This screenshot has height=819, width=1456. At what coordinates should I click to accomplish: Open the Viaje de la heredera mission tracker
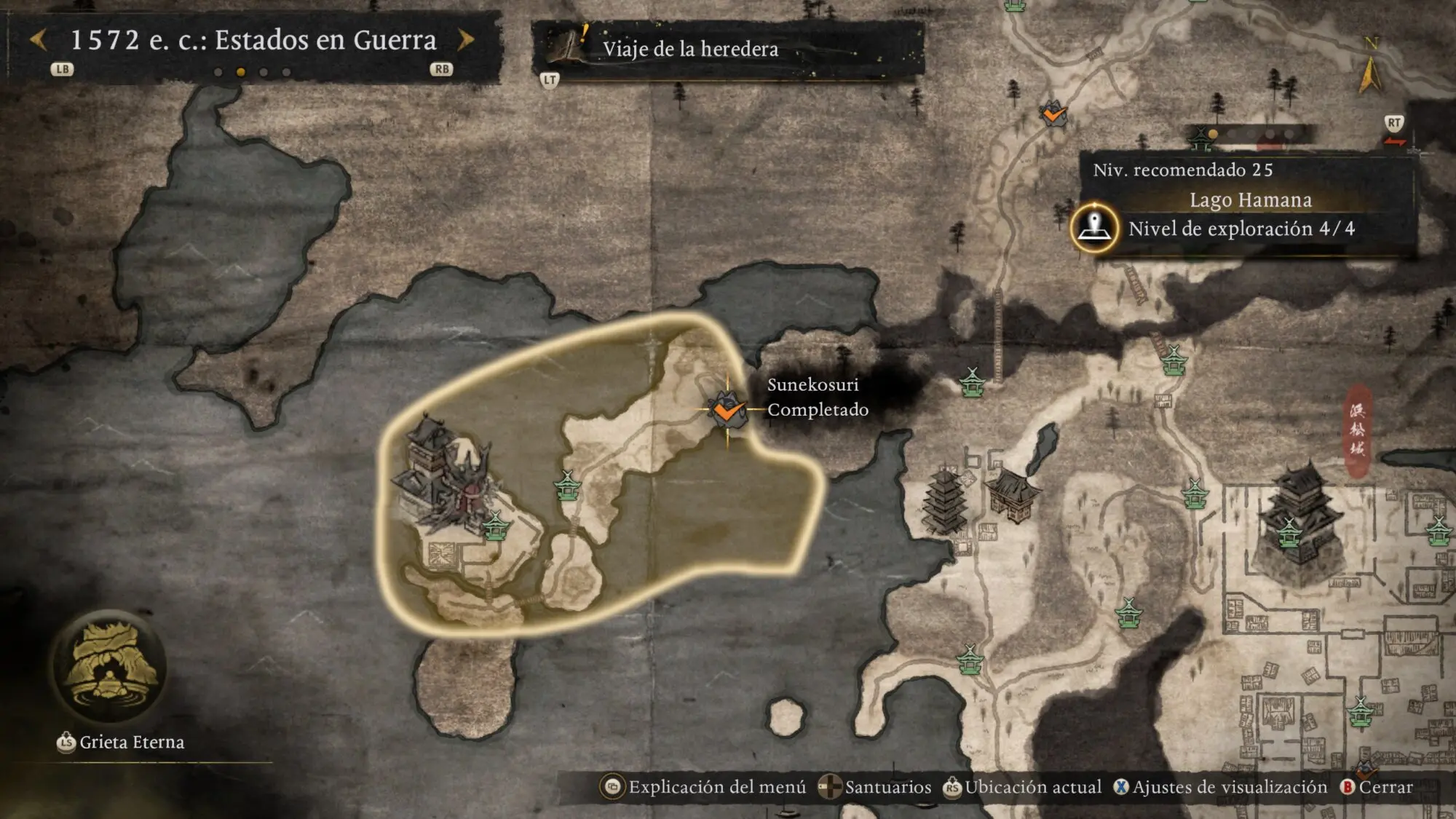point(689,49)
